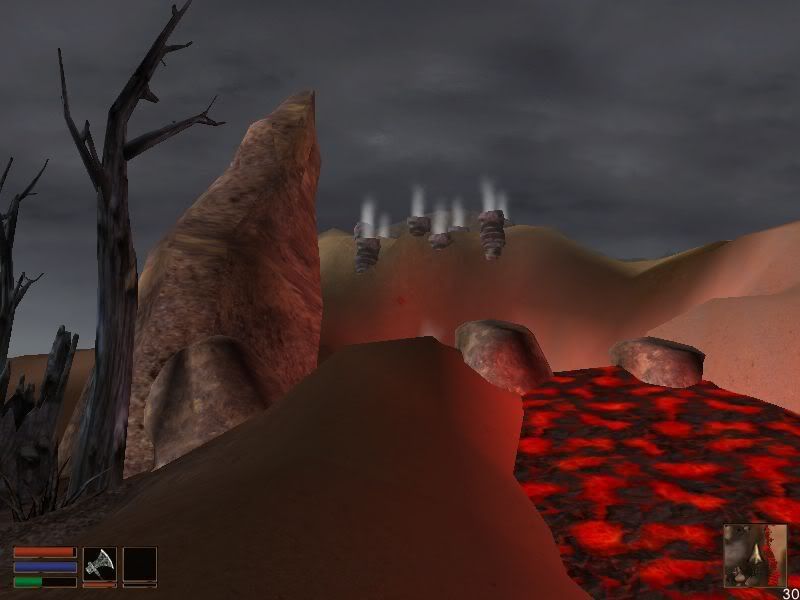Select the equipped axe weapon icon
This screenshot has height=600, width=800.
[x=99, y=563]
